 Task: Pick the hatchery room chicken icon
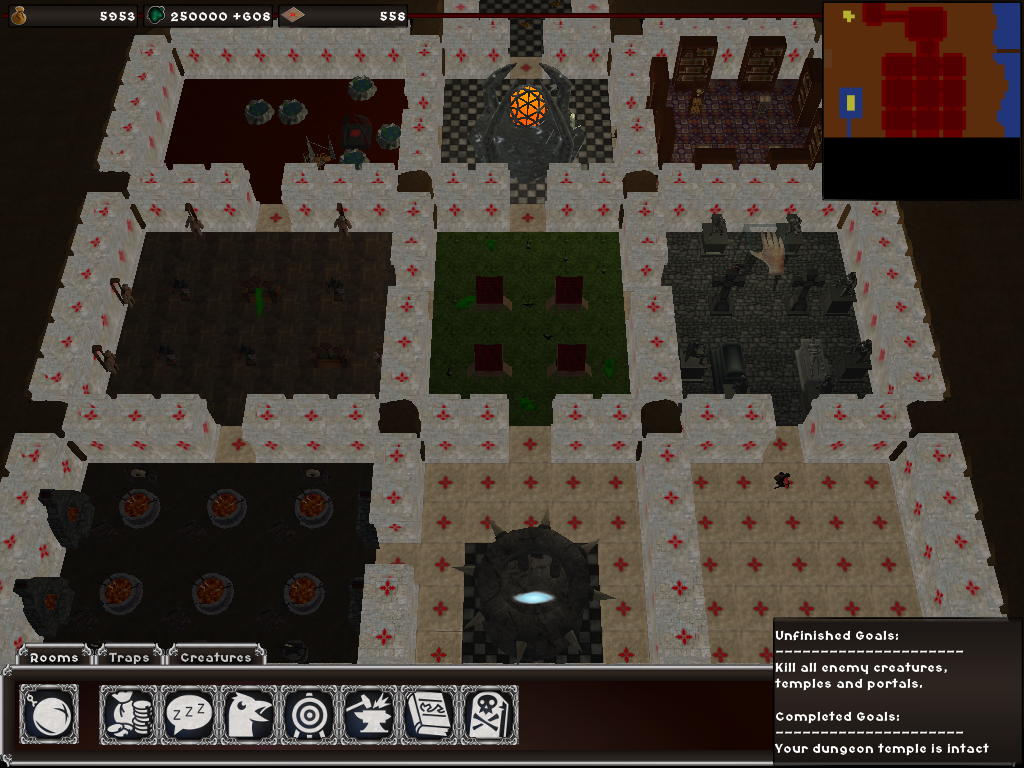[x=249, y=714]
